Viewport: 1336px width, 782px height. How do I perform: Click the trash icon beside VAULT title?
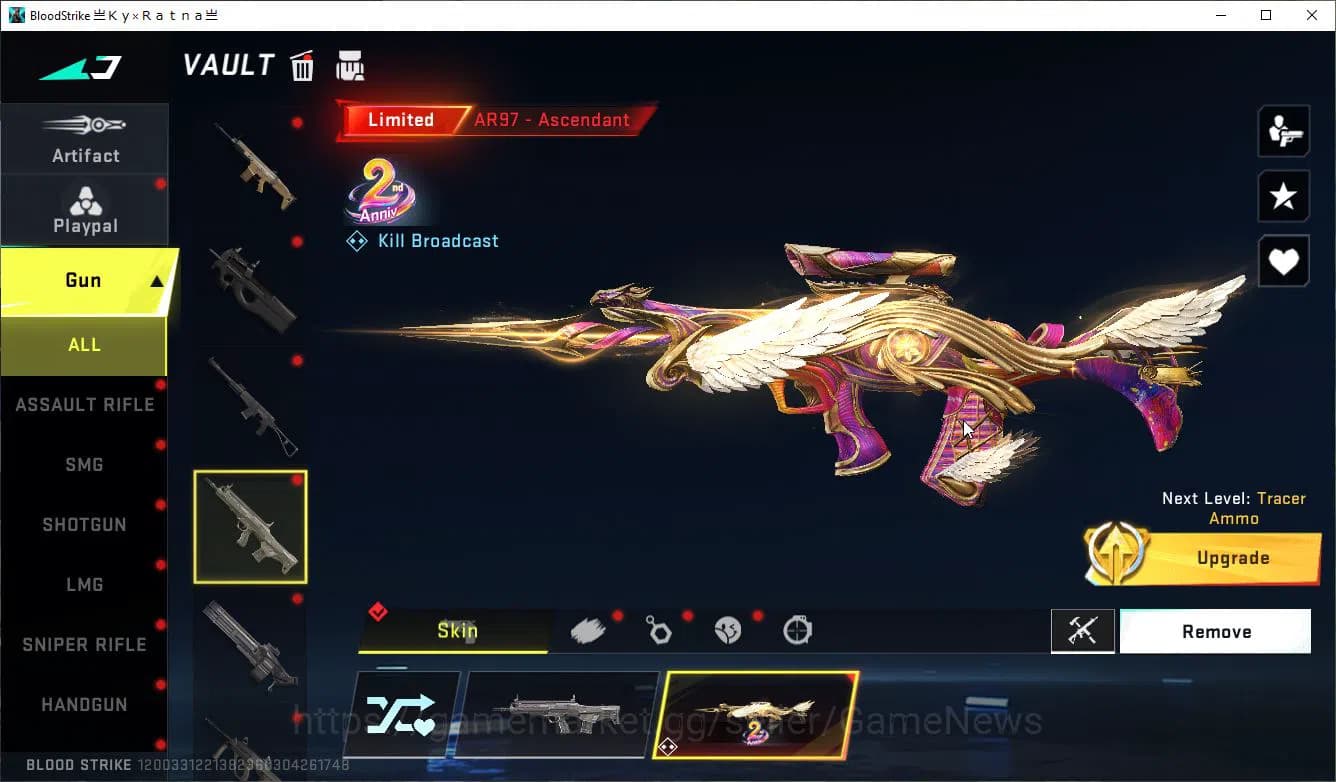[x=302, y=65]
